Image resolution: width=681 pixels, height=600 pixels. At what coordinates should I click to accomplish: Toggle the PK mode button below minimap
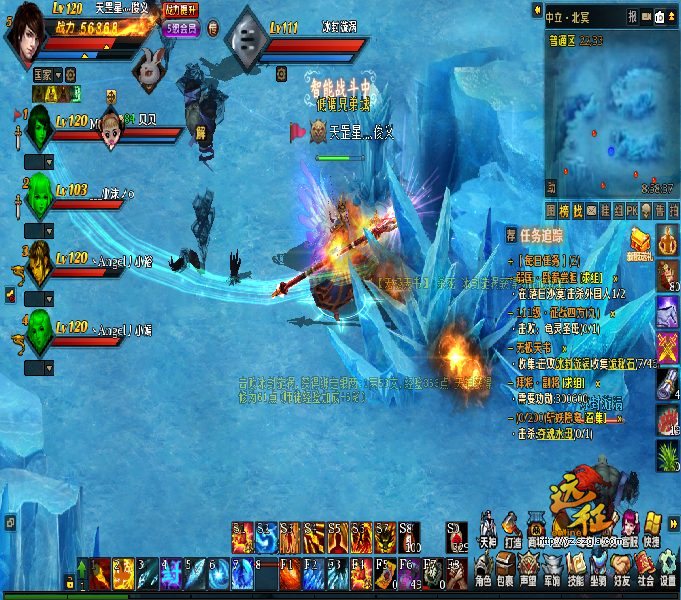tap(631, 210)
